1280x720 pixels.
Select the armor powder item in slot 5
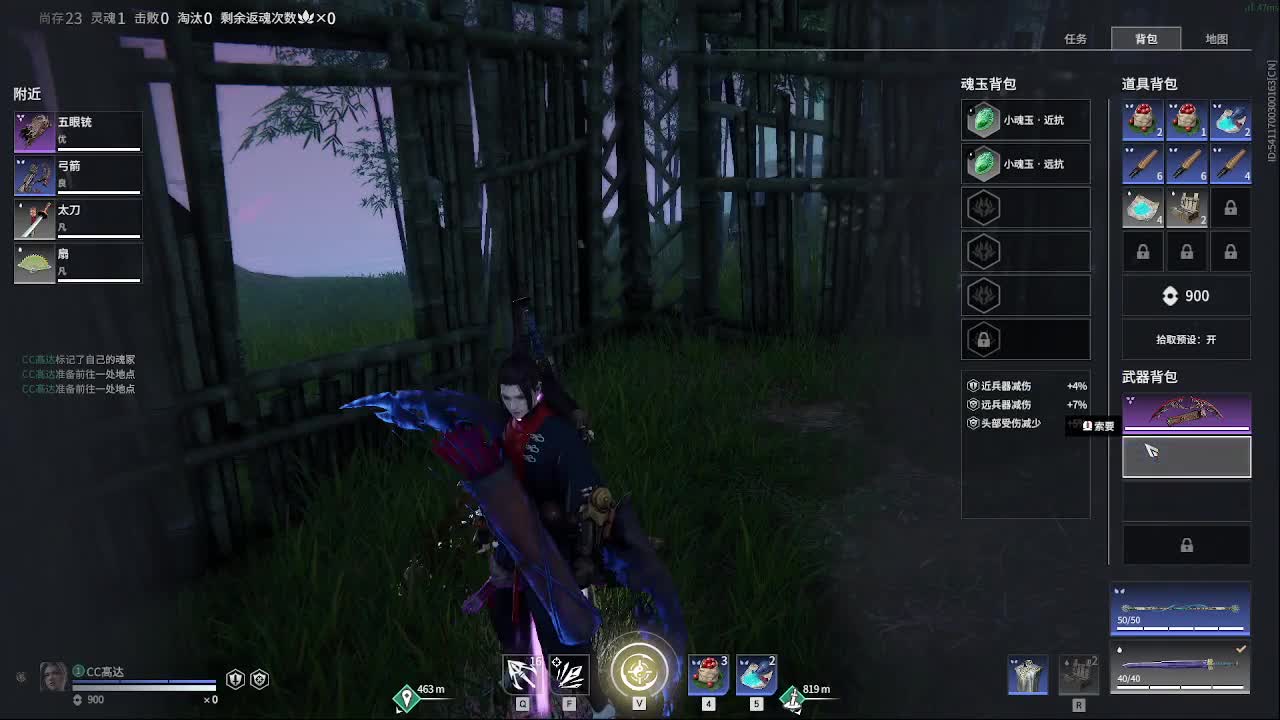pyautogui.click(x=755, y=675)
